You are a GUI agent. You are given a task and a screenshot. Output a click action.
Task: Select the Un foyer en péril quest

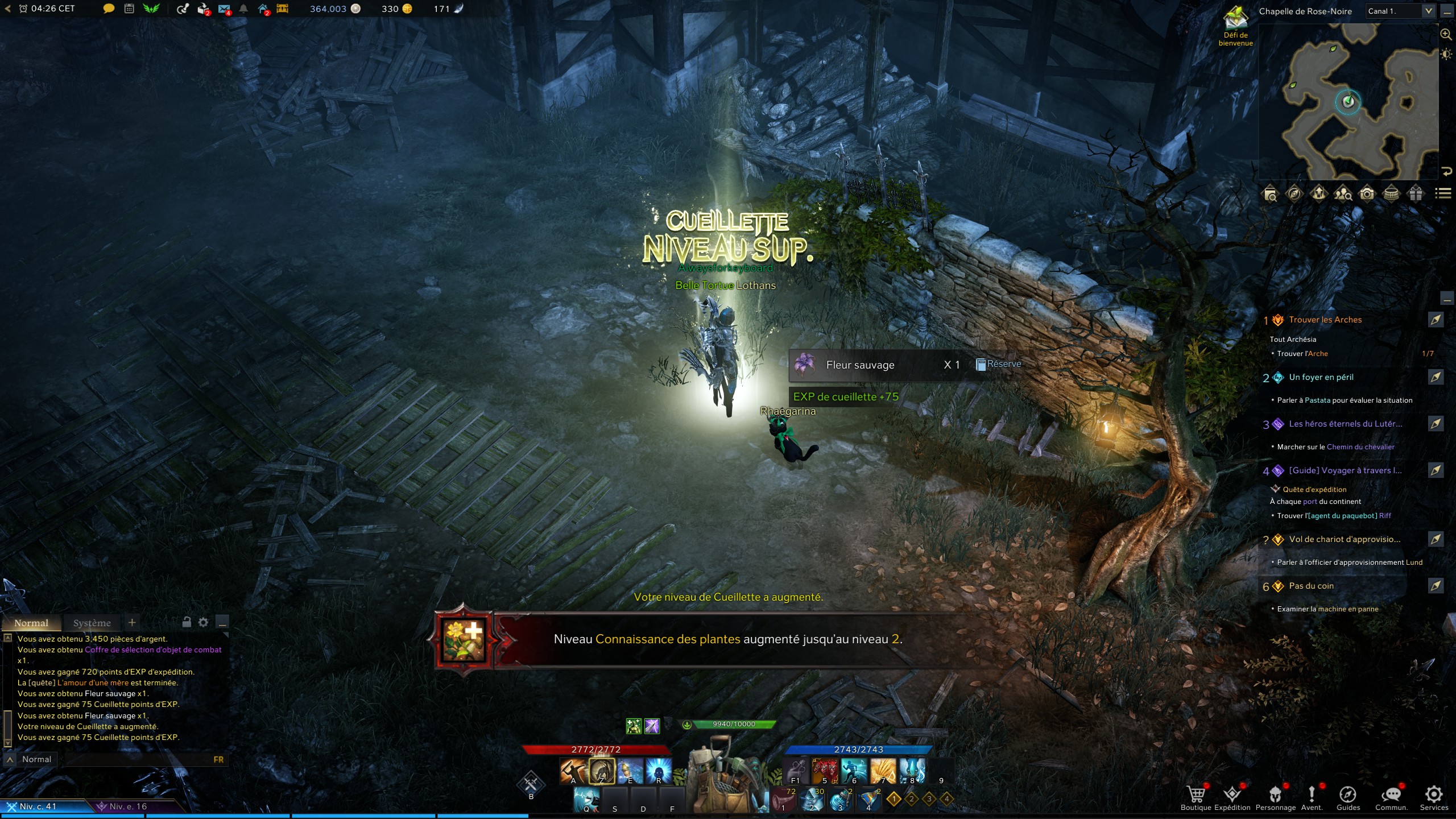[1321, 377]
